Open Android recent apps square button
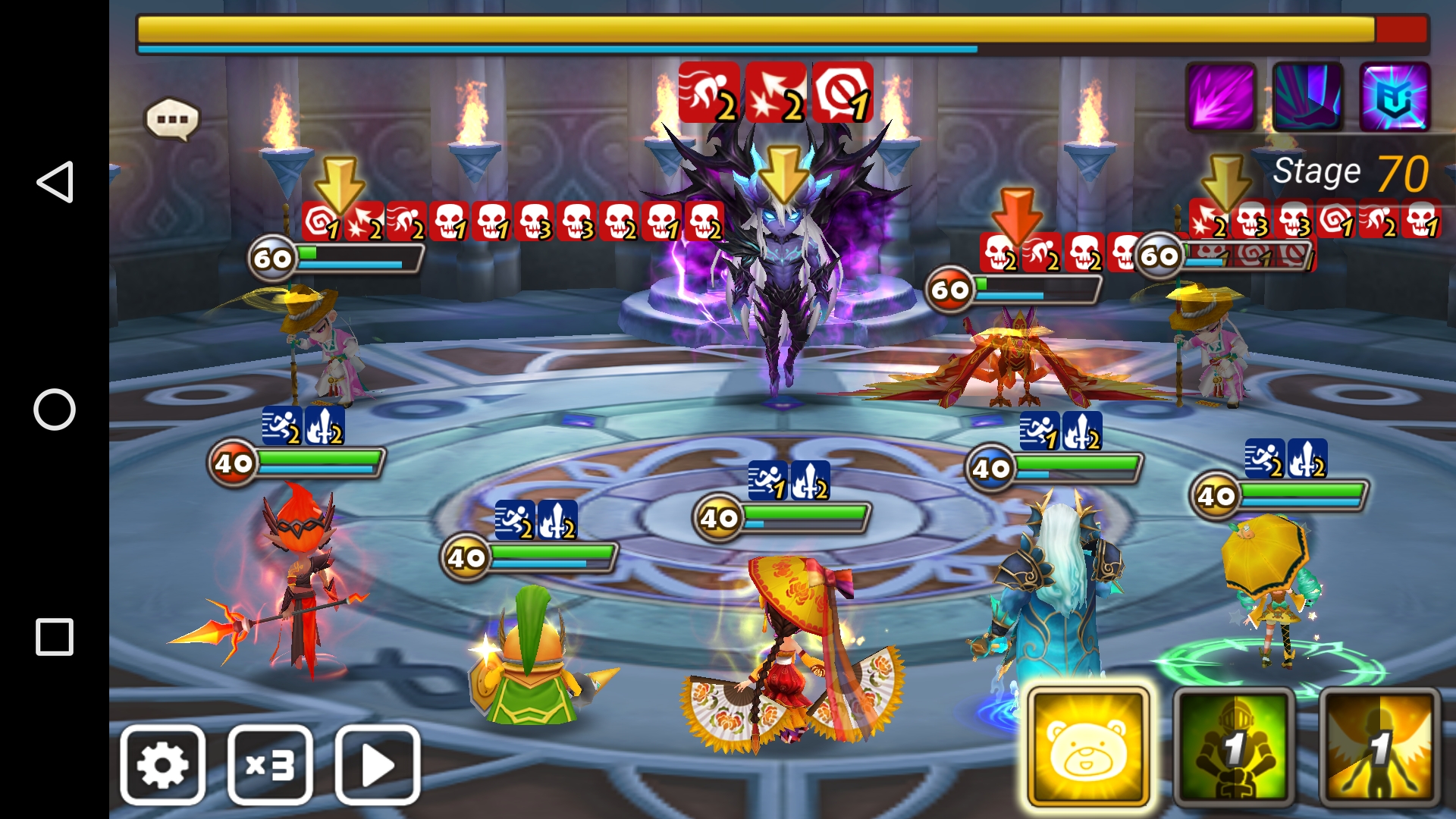The height and width of the screenshot is (819, 1456). coord(55,637)
